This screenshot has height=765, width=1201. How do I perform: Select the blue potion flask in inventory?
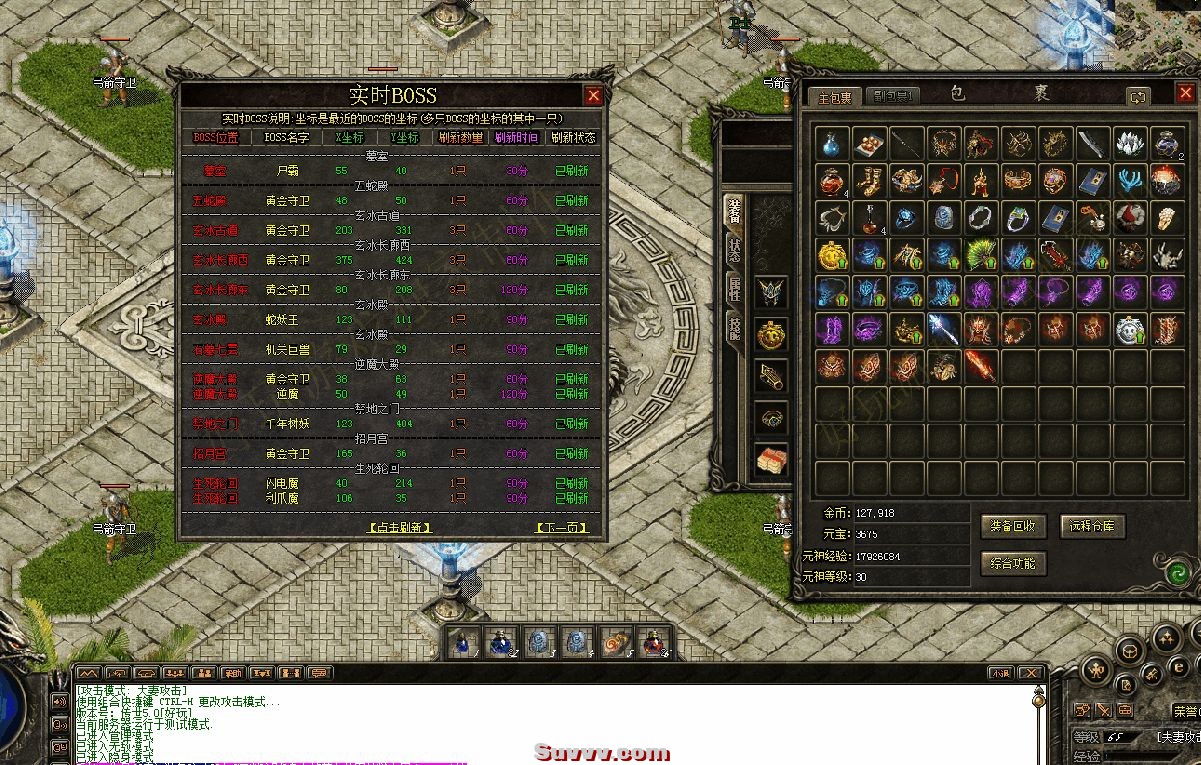832,143
